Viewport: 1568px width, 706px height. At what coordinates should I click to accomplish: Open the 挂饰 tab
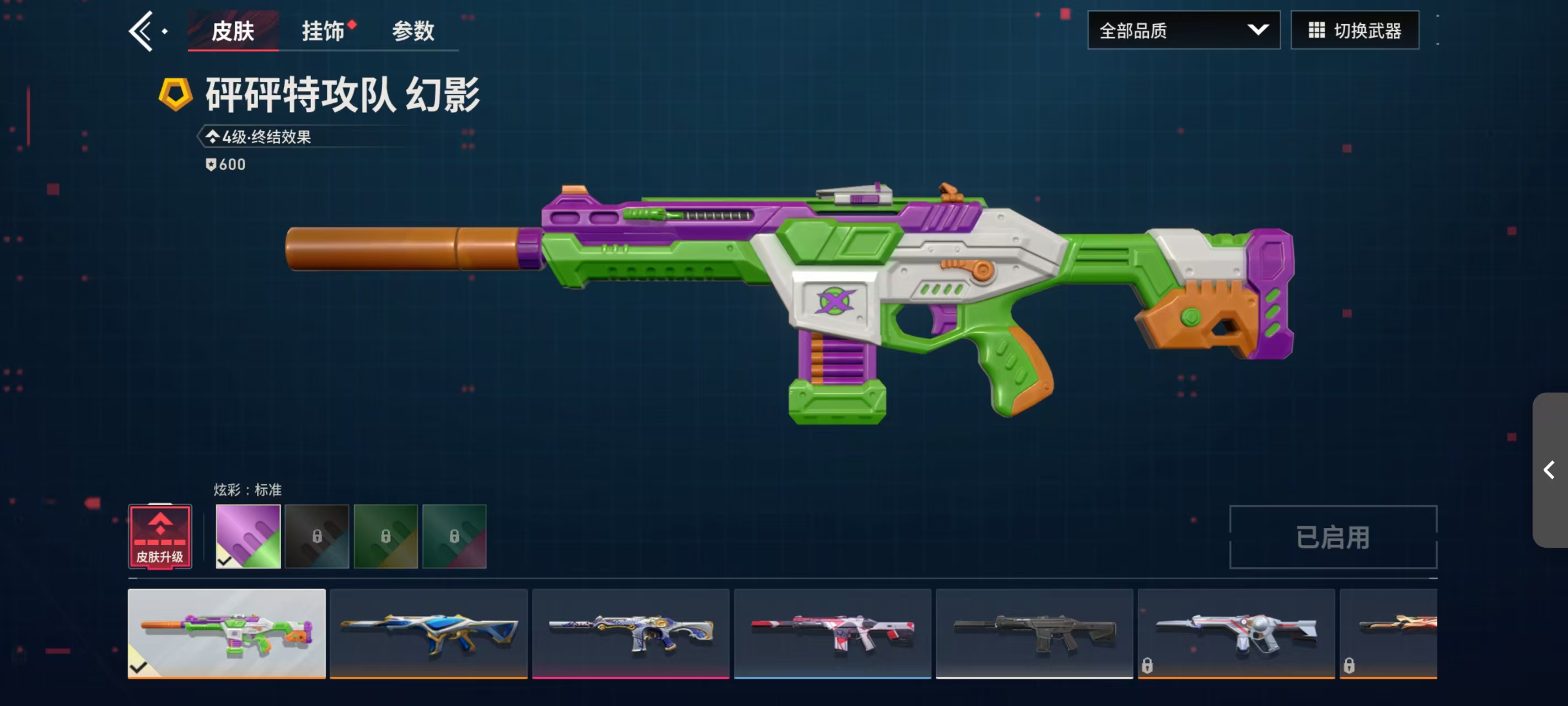point(323,31)
